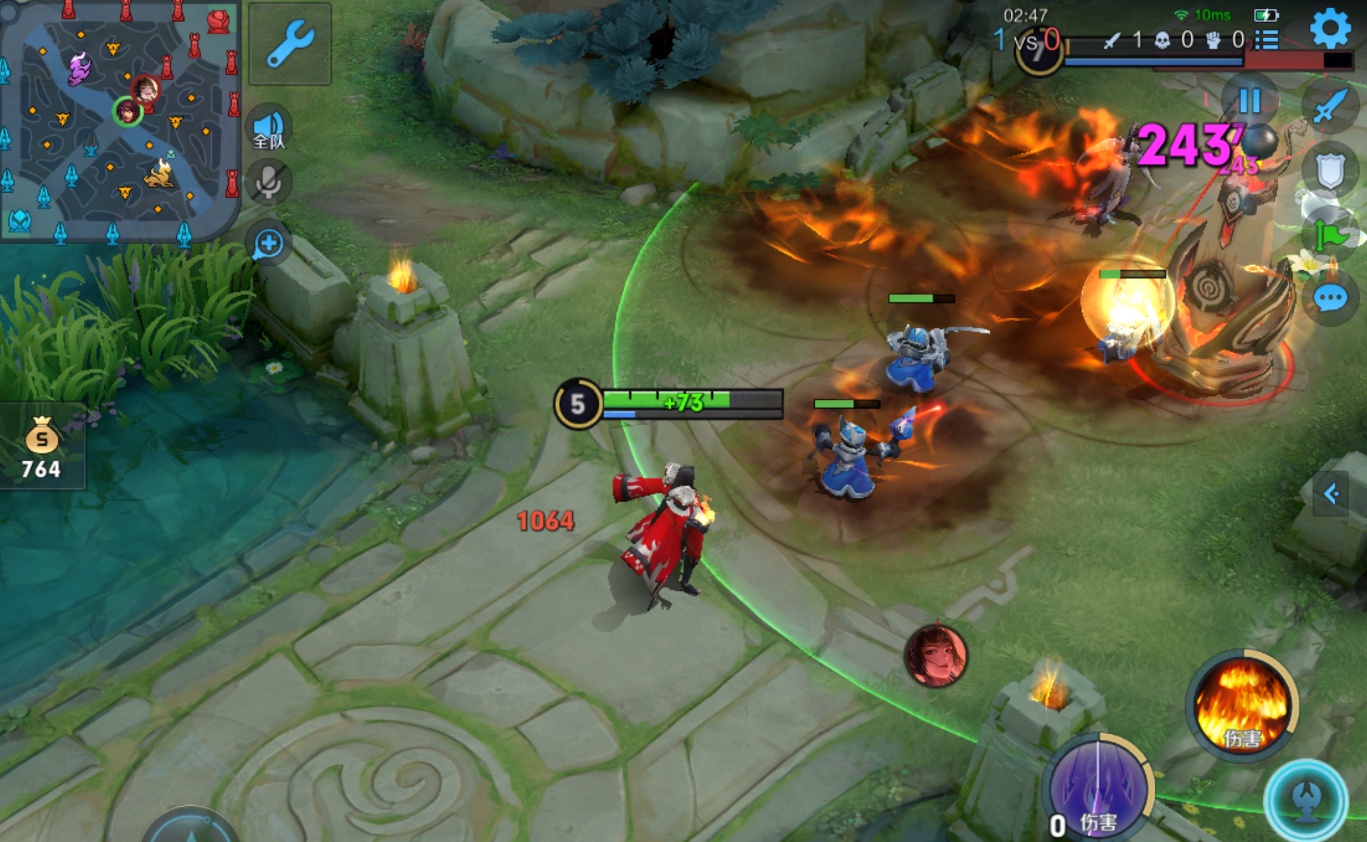Activate the fire damage skill
Image resolution: width=1367 pixels, height=842 pixels.
click(1241, 706)
